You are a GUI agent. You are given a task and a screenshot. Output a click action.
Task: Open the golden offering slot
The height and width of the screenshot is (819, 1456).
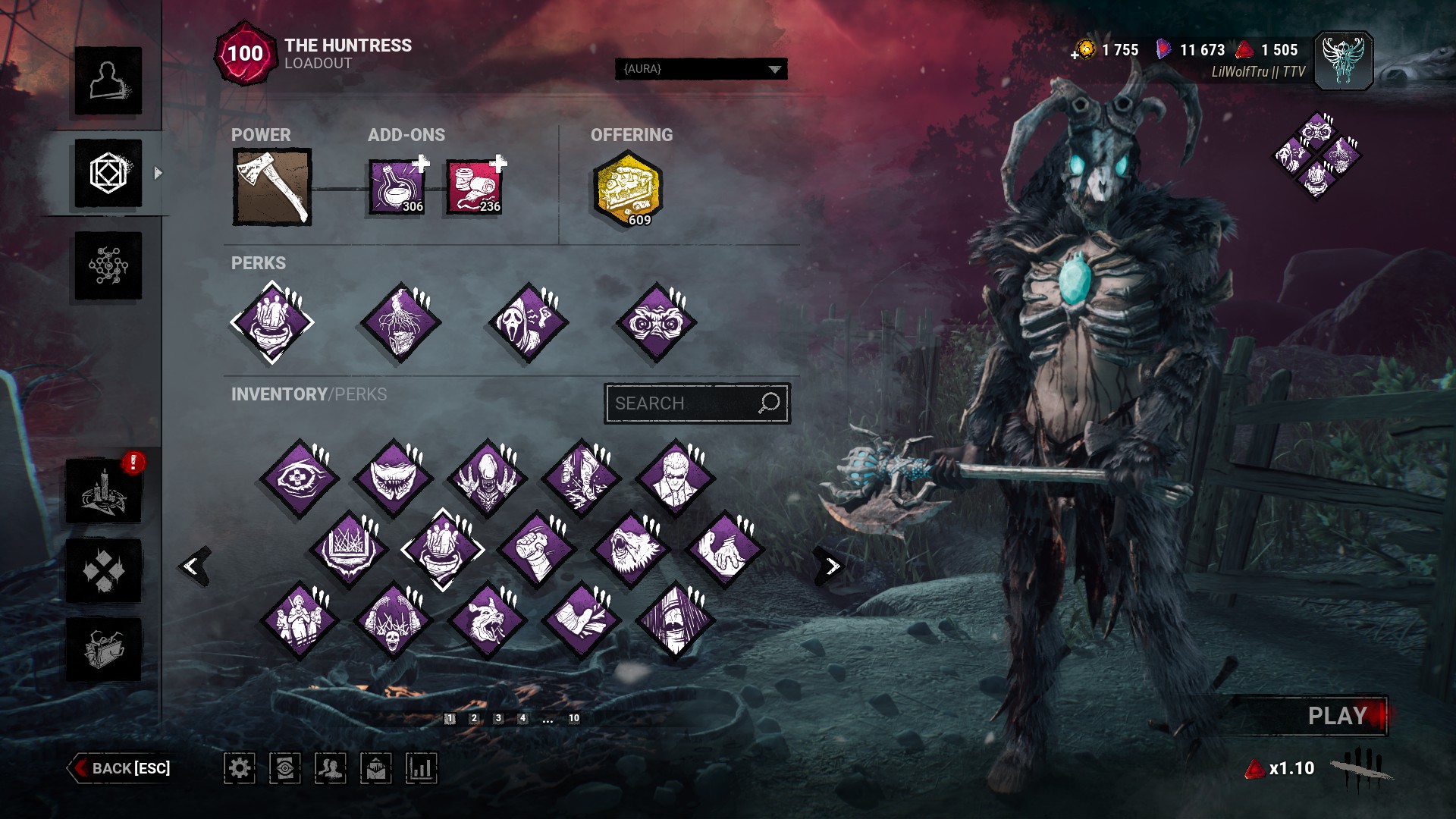coord(626,188)
